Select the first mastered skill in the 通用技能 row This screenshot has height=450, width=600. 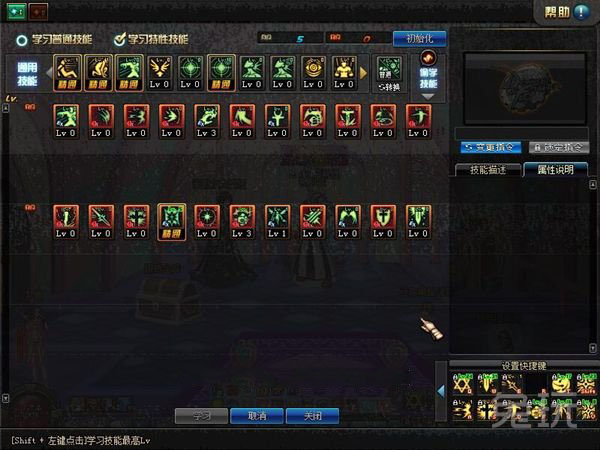67,70
